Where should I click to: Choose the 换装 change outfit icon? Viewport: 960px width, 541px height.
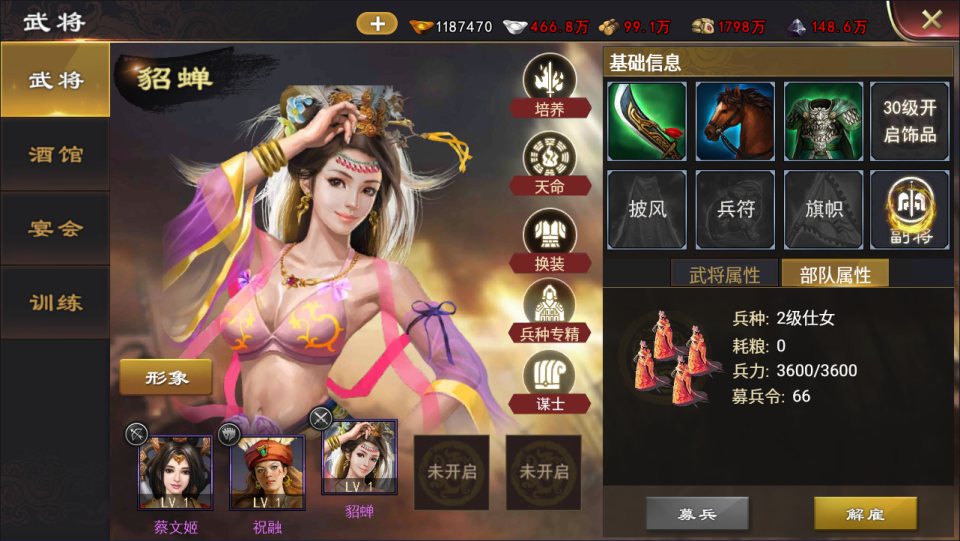click(550, 240)
